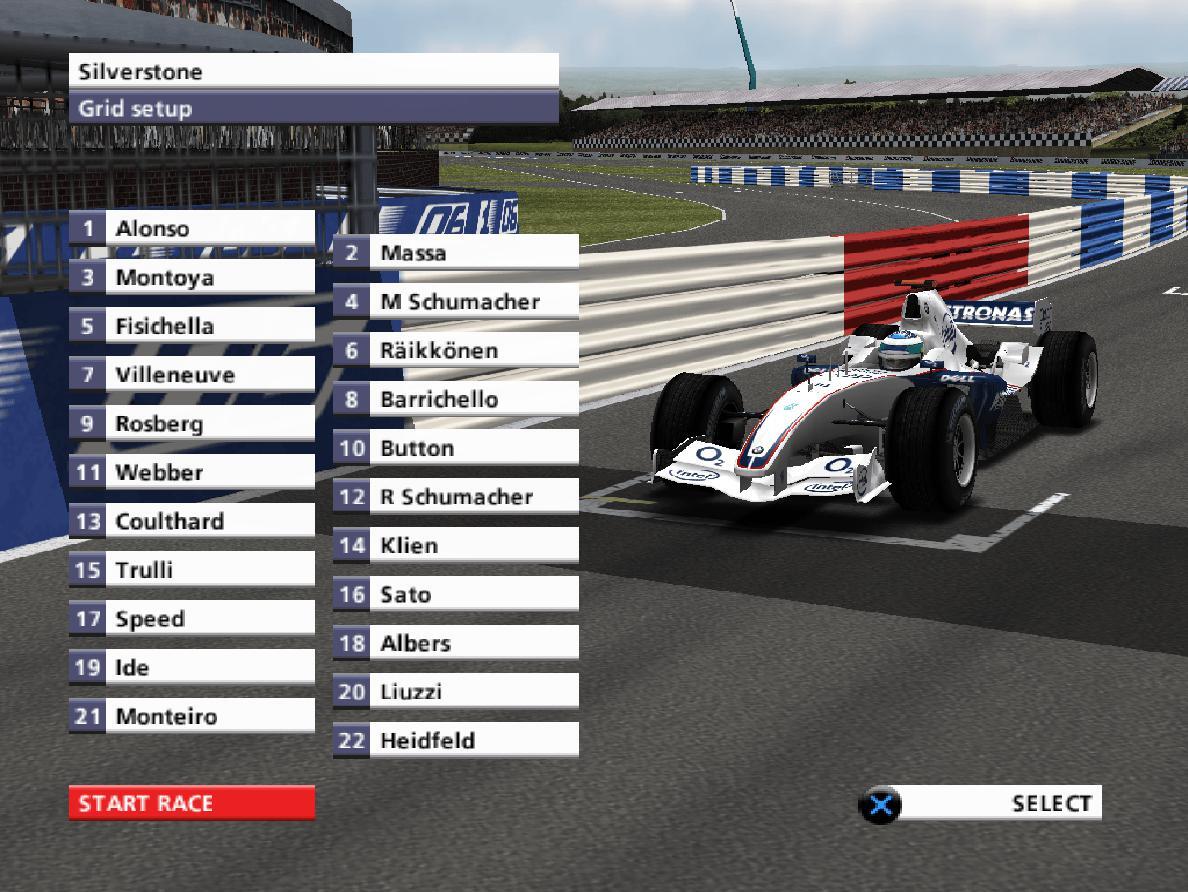
Task: Select the R Schumacher grid entry
Action: tap(456, 496)
